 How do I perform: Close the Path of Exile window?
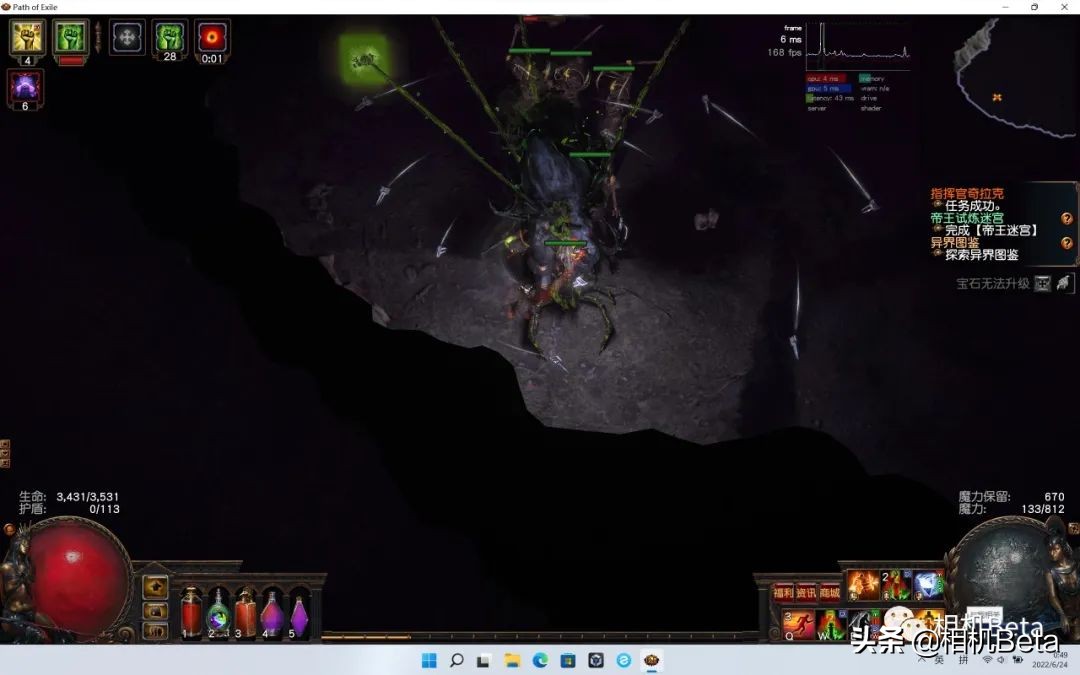1062,7
